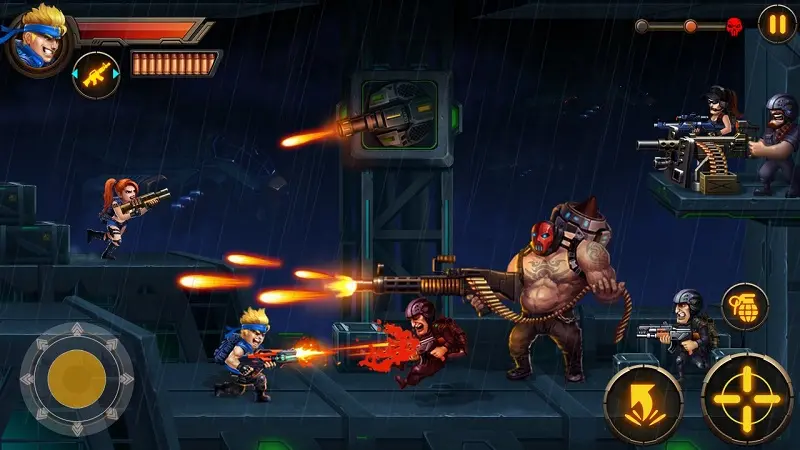Click the blond hero portrait
The height and width of the screenshot is (450, 800).
point(37,38)
